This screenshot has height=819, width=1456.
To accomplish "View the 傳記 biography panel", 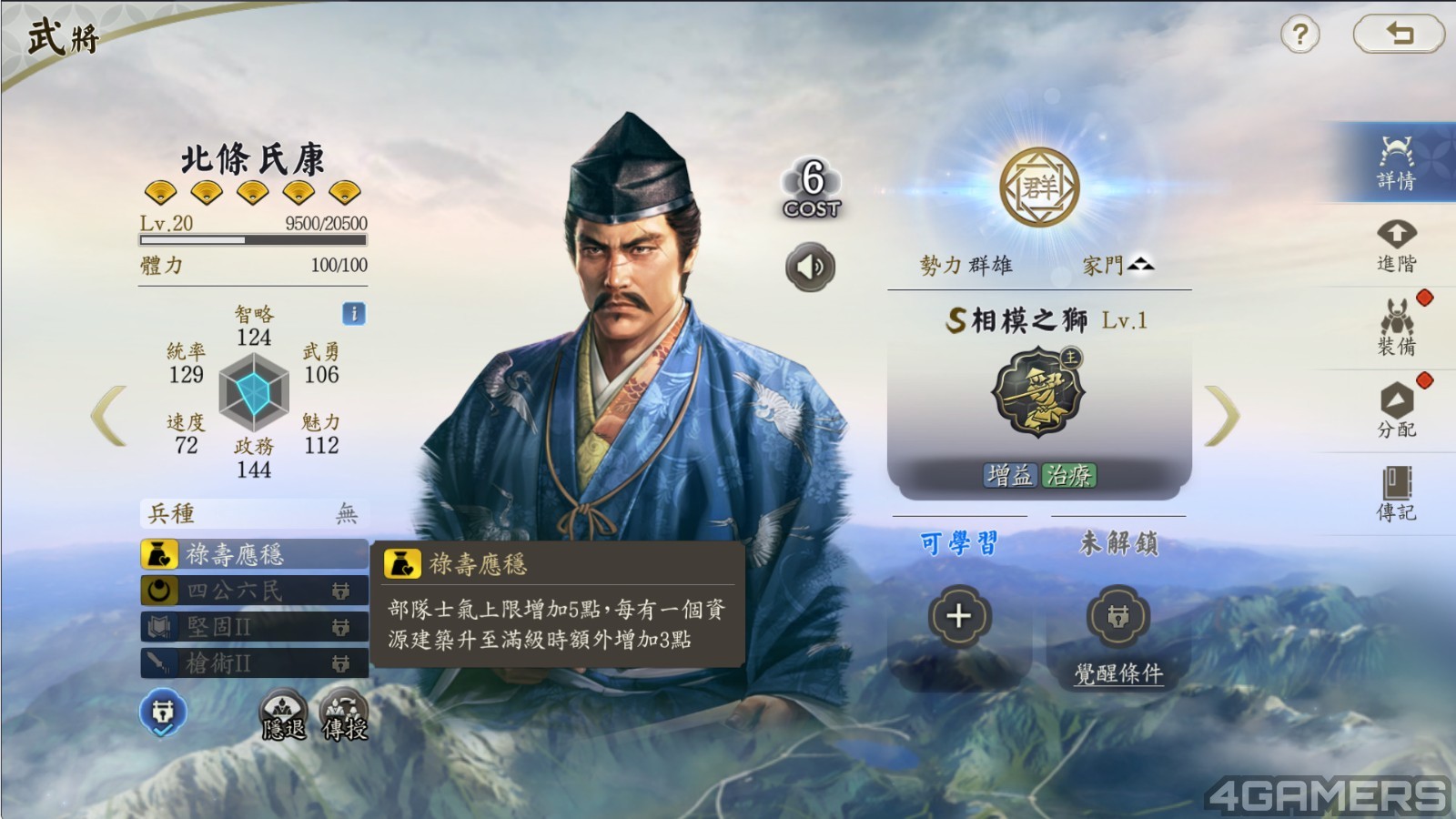I will point(1396,491).
